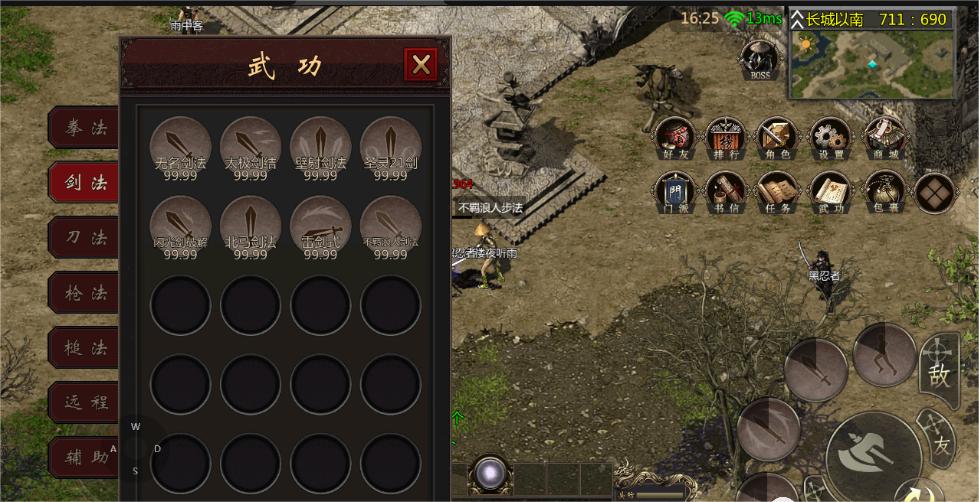Open the 枪法 spear category tab

pyautogui.click(x=85, y=293)
